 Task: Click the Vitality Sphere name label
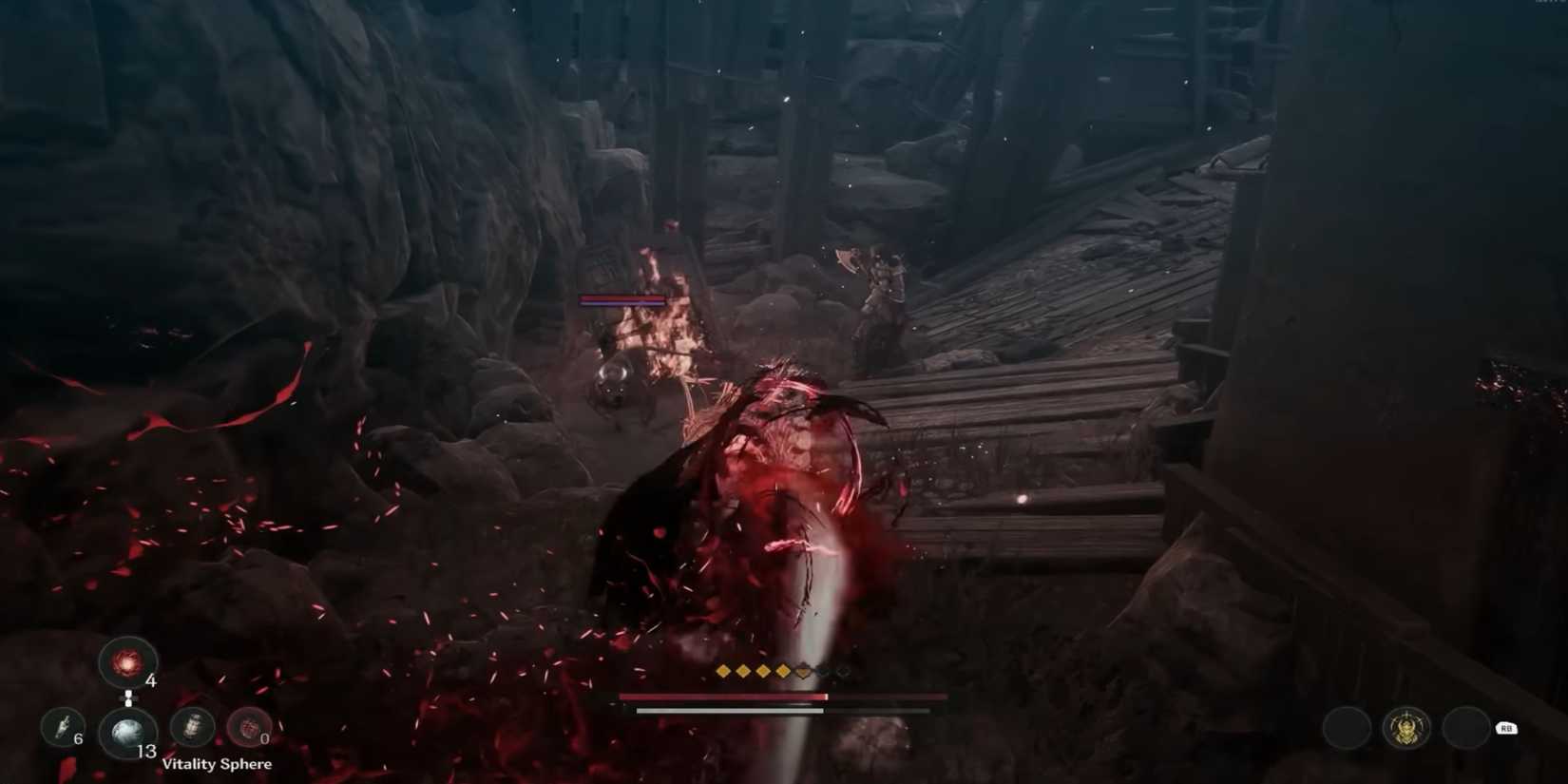click(219, 763)
